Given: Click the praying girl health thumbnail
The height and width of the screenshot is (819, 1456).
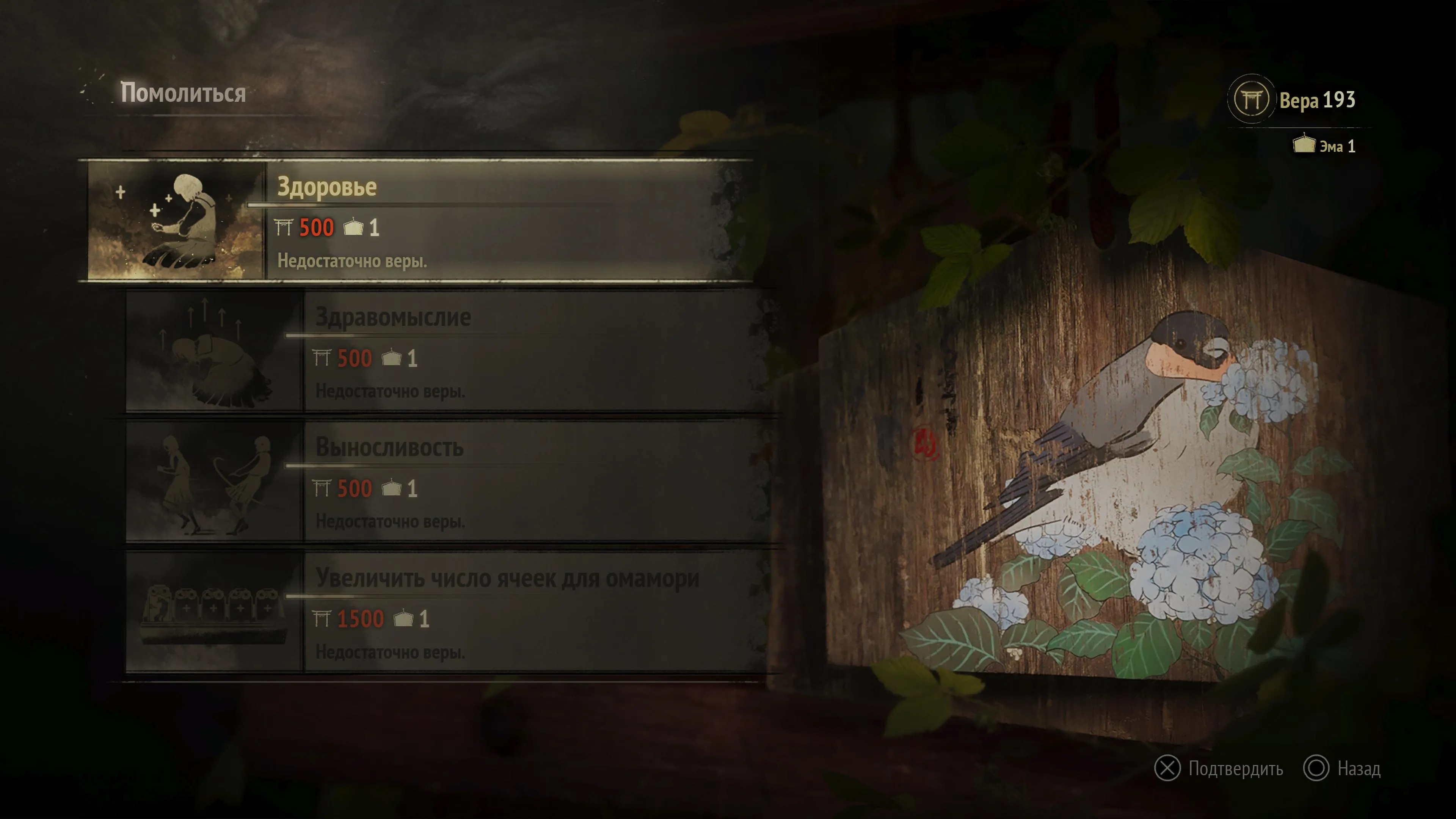Looking at the screenshot, I should 176,221.
